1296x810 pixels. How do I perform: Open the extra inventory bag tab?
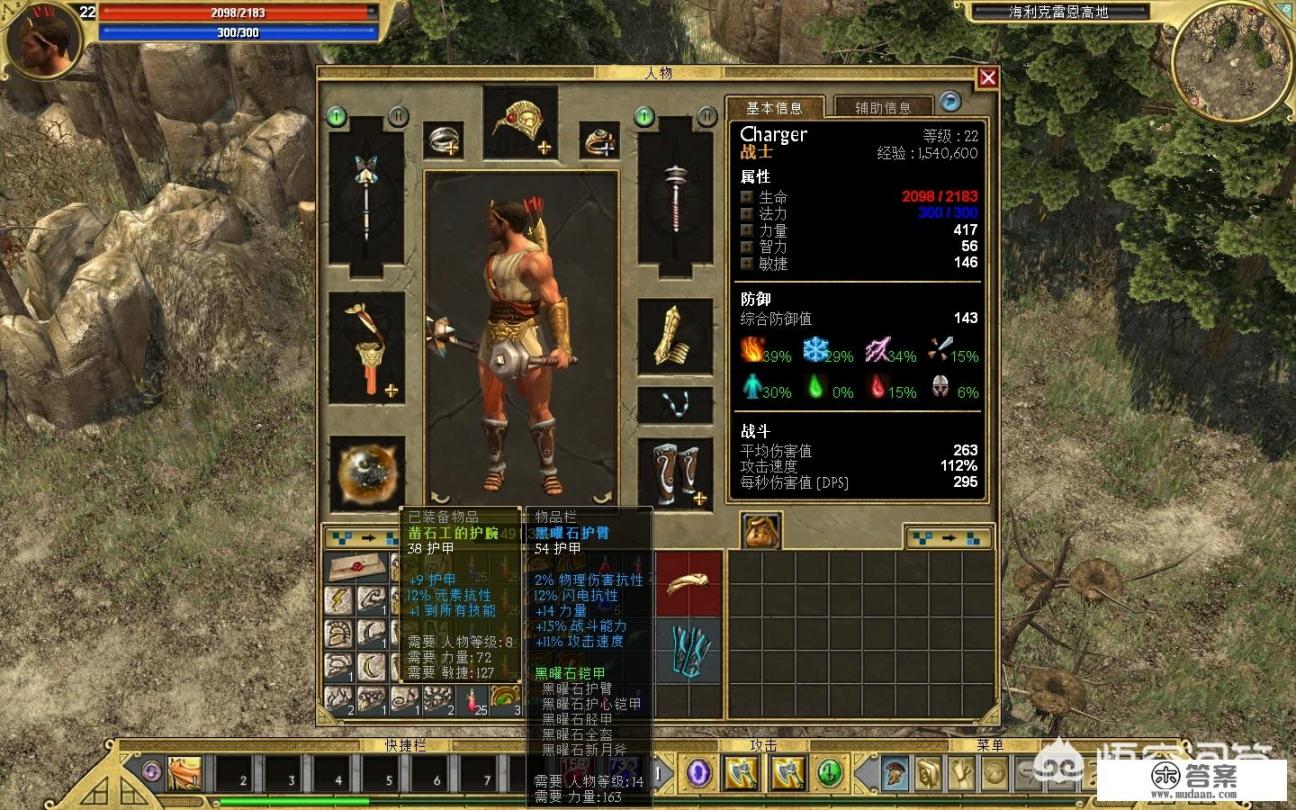point(761,530)
